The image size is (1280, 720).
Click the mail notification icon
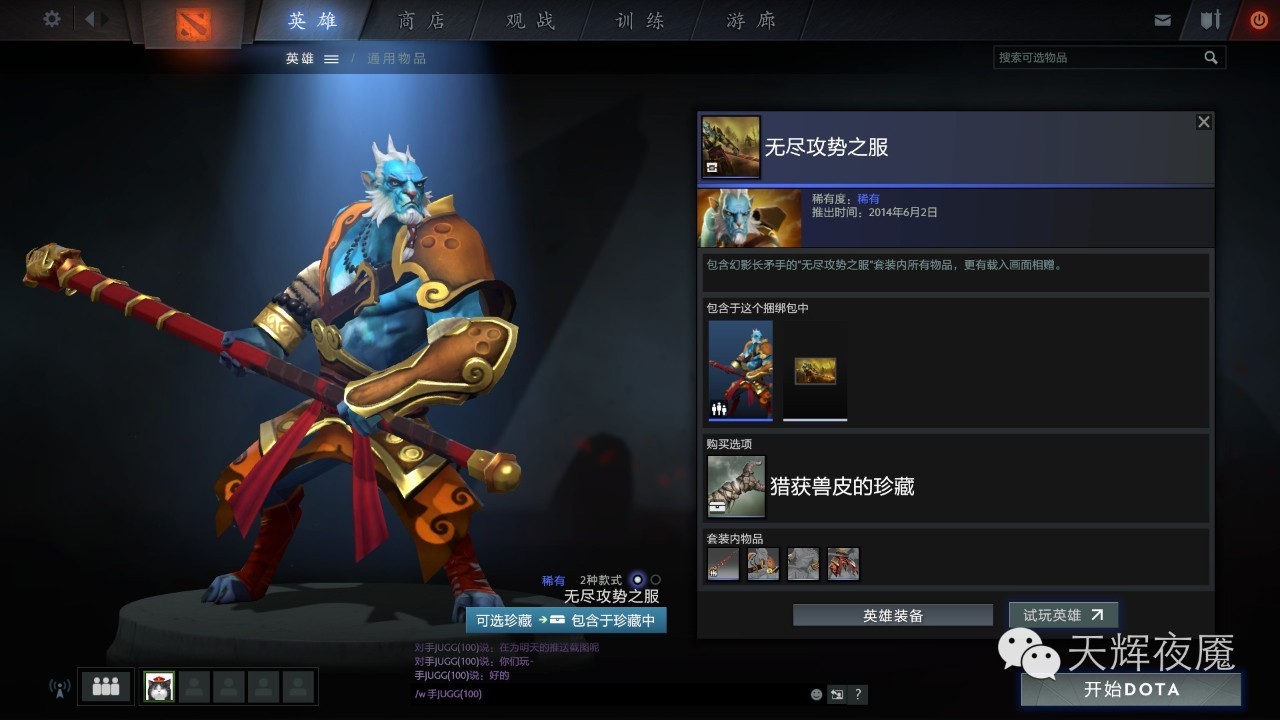click(1163, 18)
